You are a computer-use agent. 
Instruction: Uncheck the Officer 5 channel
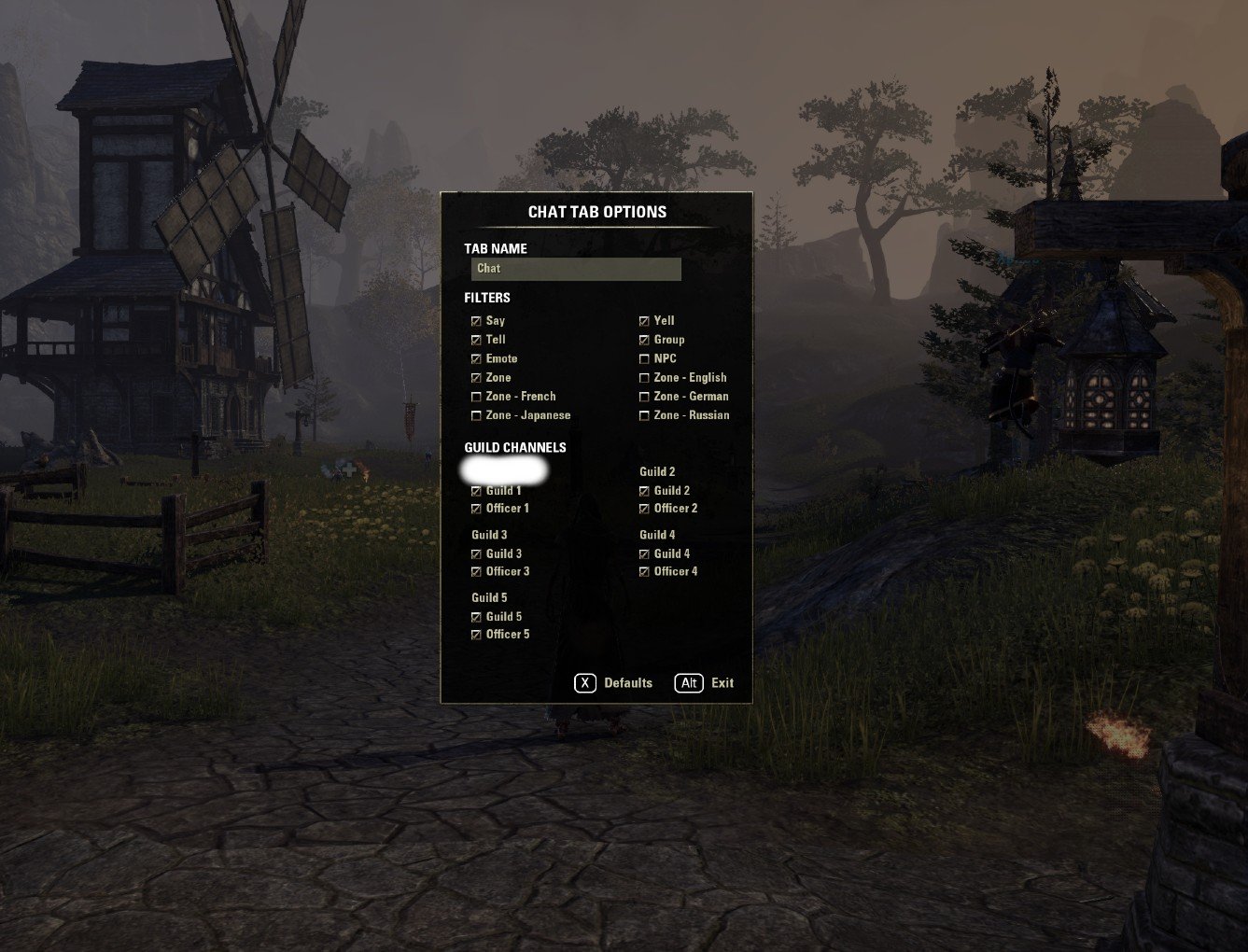[x=476, y=635]
